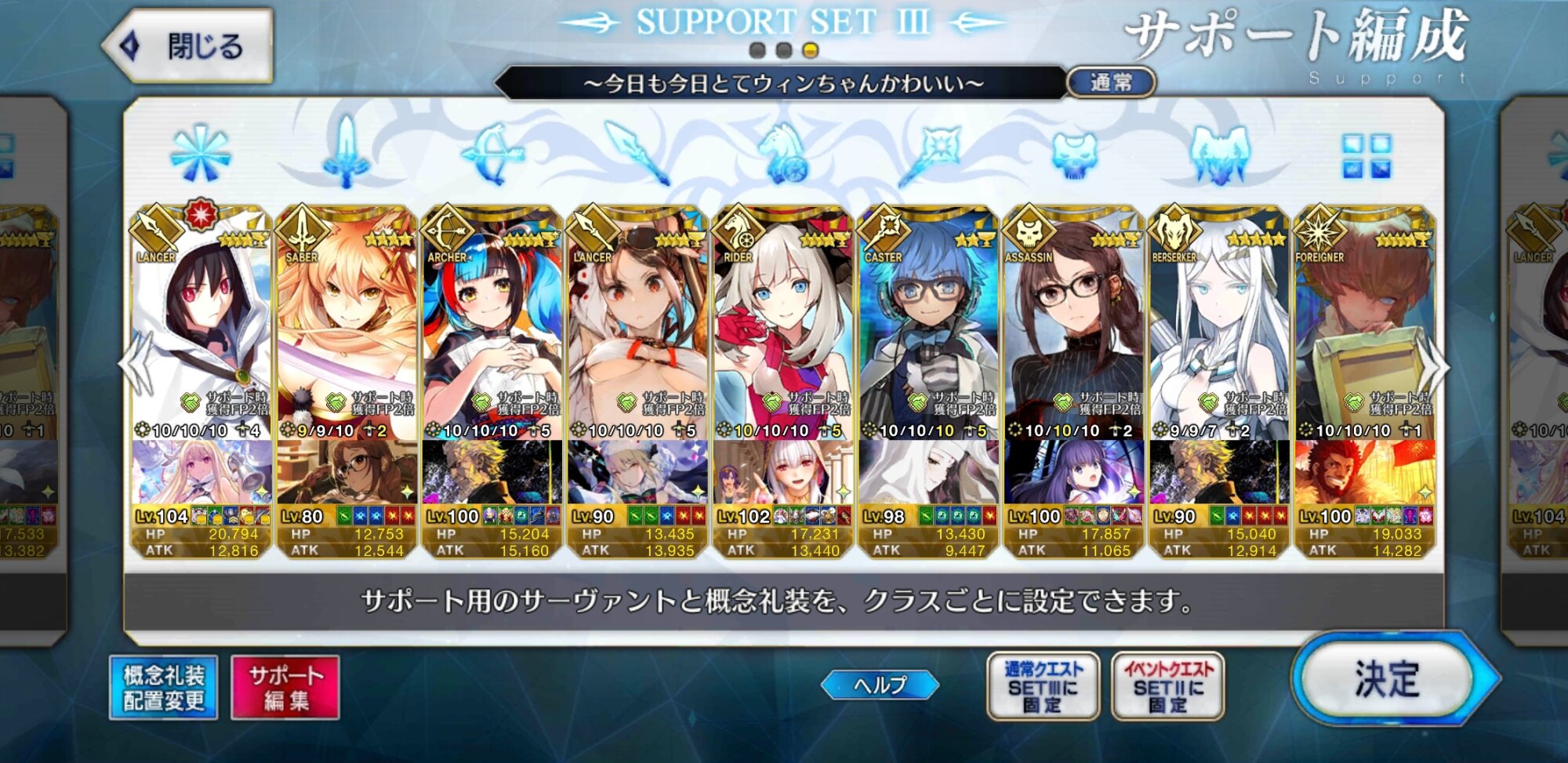Open the ヘルプ help panel
This screenshot has width=1568, height=763.
(880, 685)
